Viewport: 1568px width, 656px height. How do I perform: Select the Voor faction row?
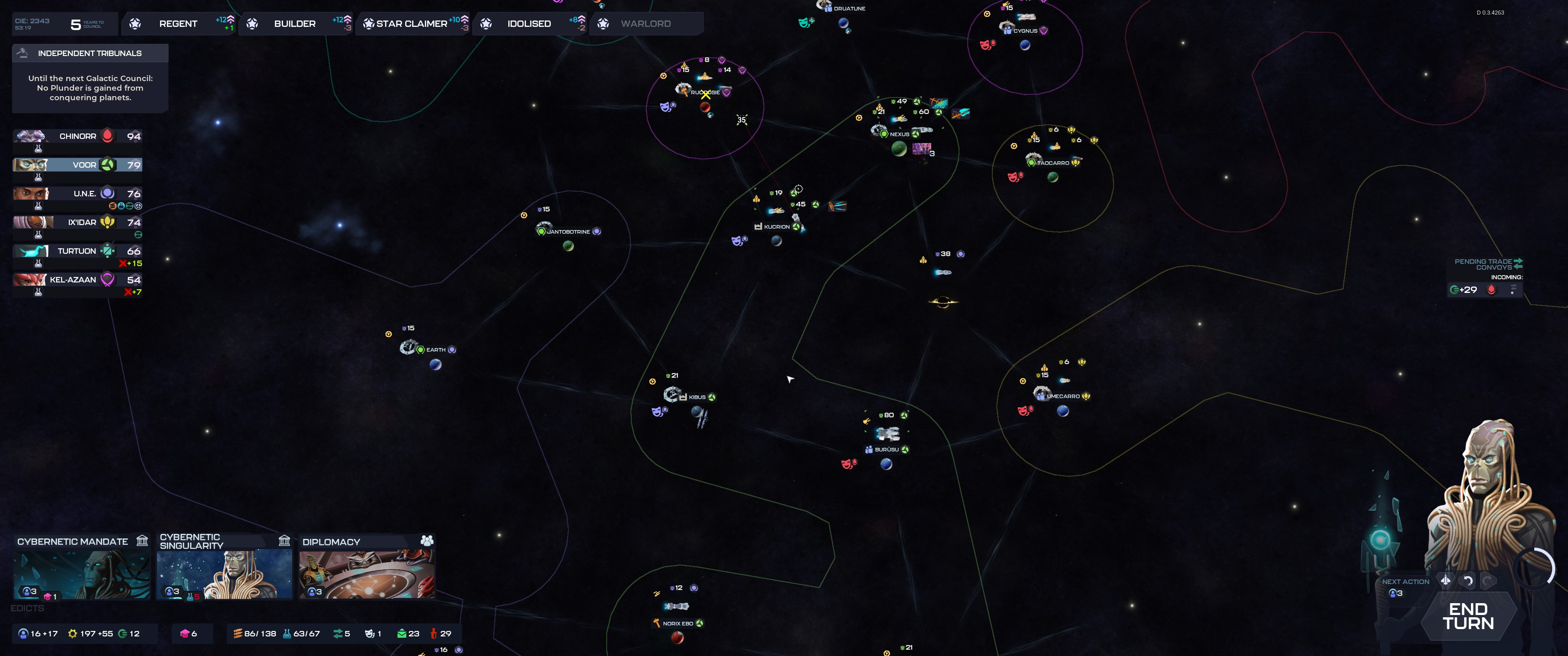pos(78,165)
